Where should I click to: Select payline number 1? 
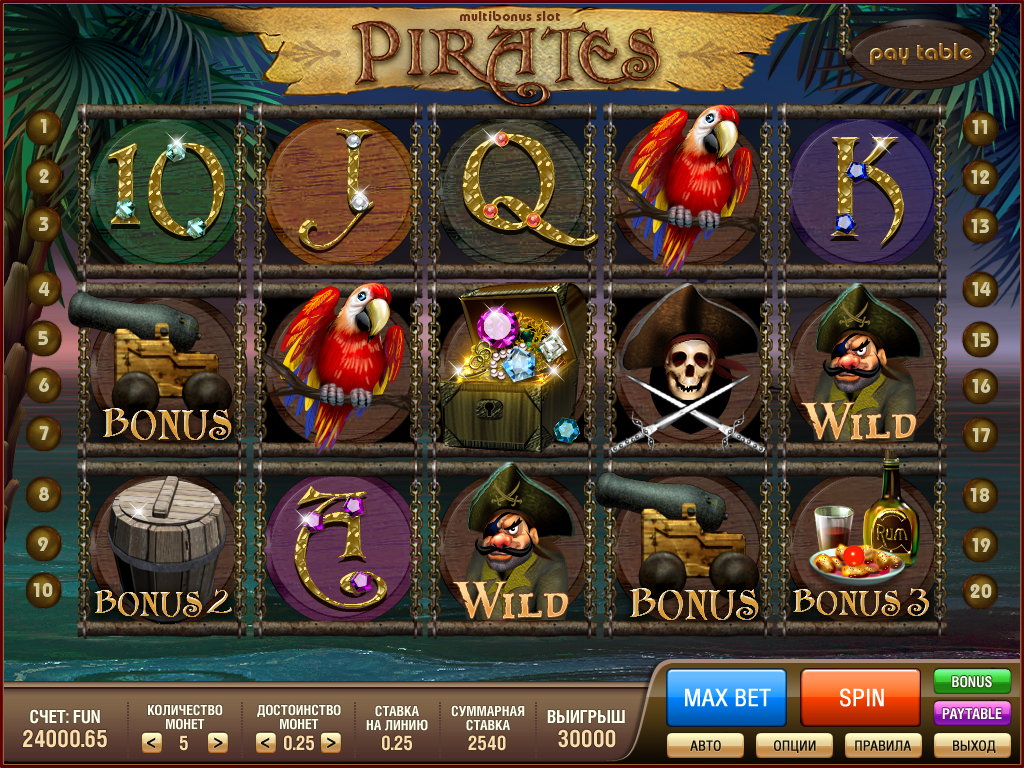44,127
